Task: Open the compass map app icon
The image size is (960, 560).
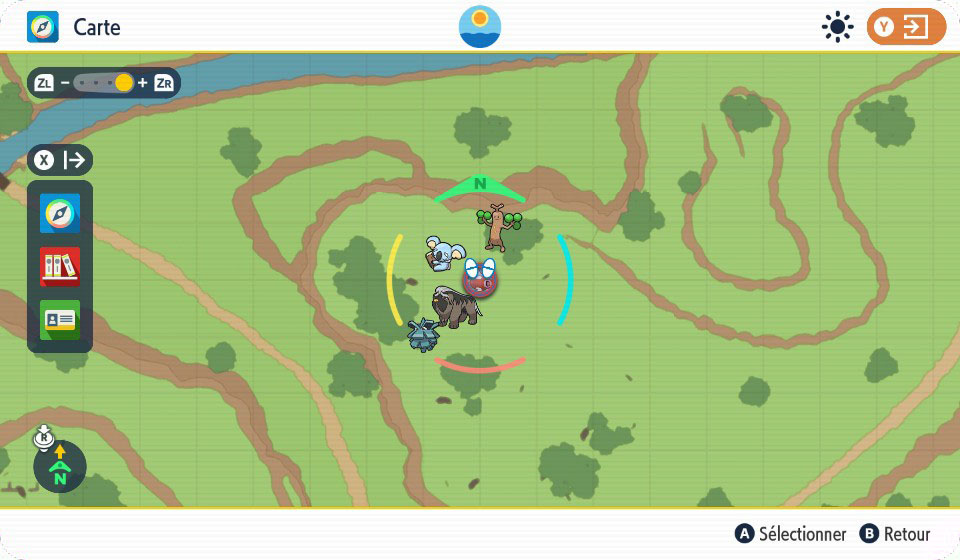Action: tap(59, 214)
